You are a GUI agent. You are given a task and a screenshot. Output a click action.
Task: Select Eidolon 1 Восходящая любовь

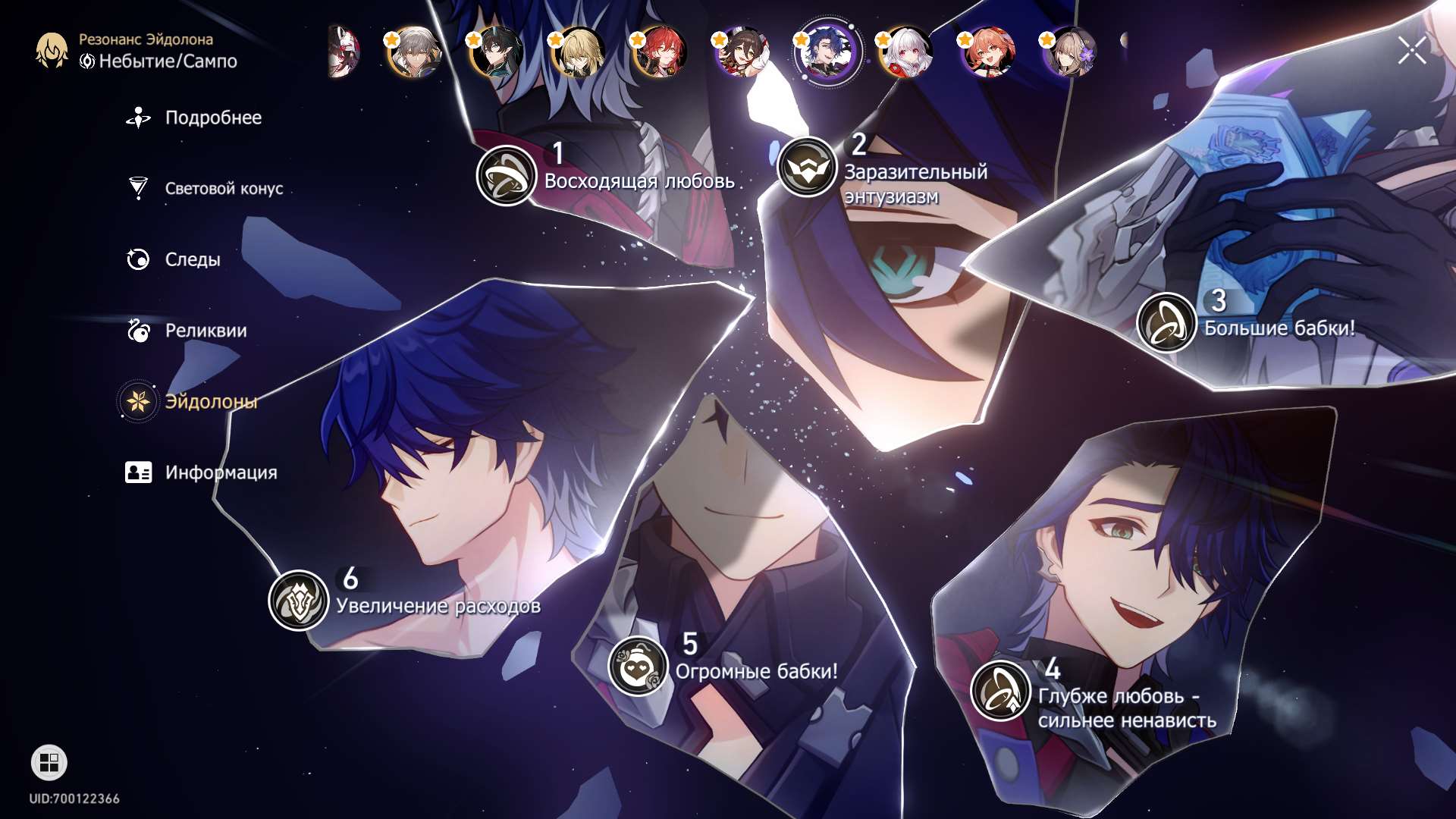click(507, 176)
